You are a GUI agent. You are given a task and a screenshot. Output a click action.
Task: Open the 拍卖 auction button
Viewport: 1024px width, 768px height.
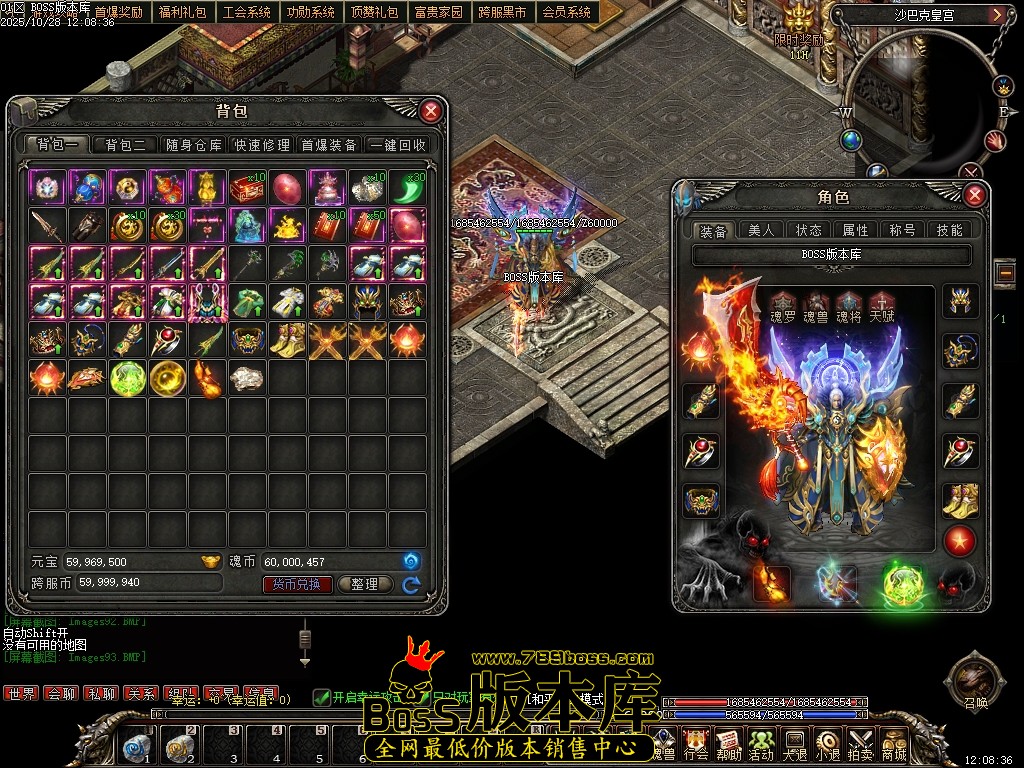[860, 744]
